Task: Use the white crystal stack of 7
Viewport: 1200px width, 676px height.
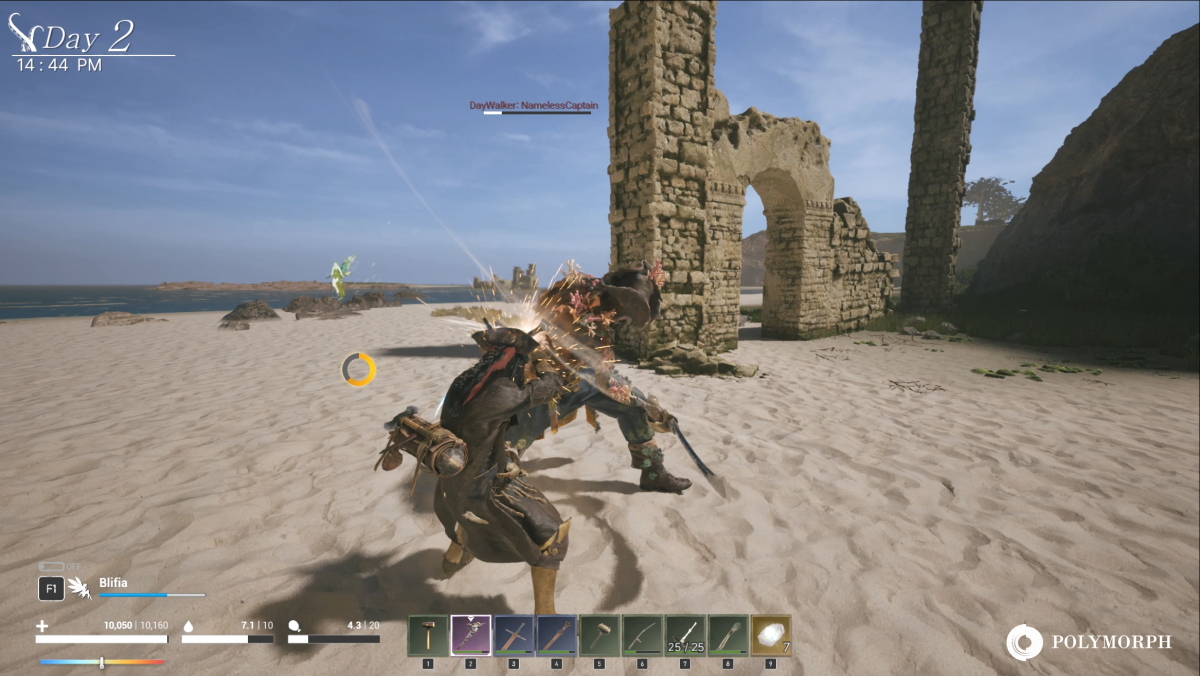Action: pos(771,635)
